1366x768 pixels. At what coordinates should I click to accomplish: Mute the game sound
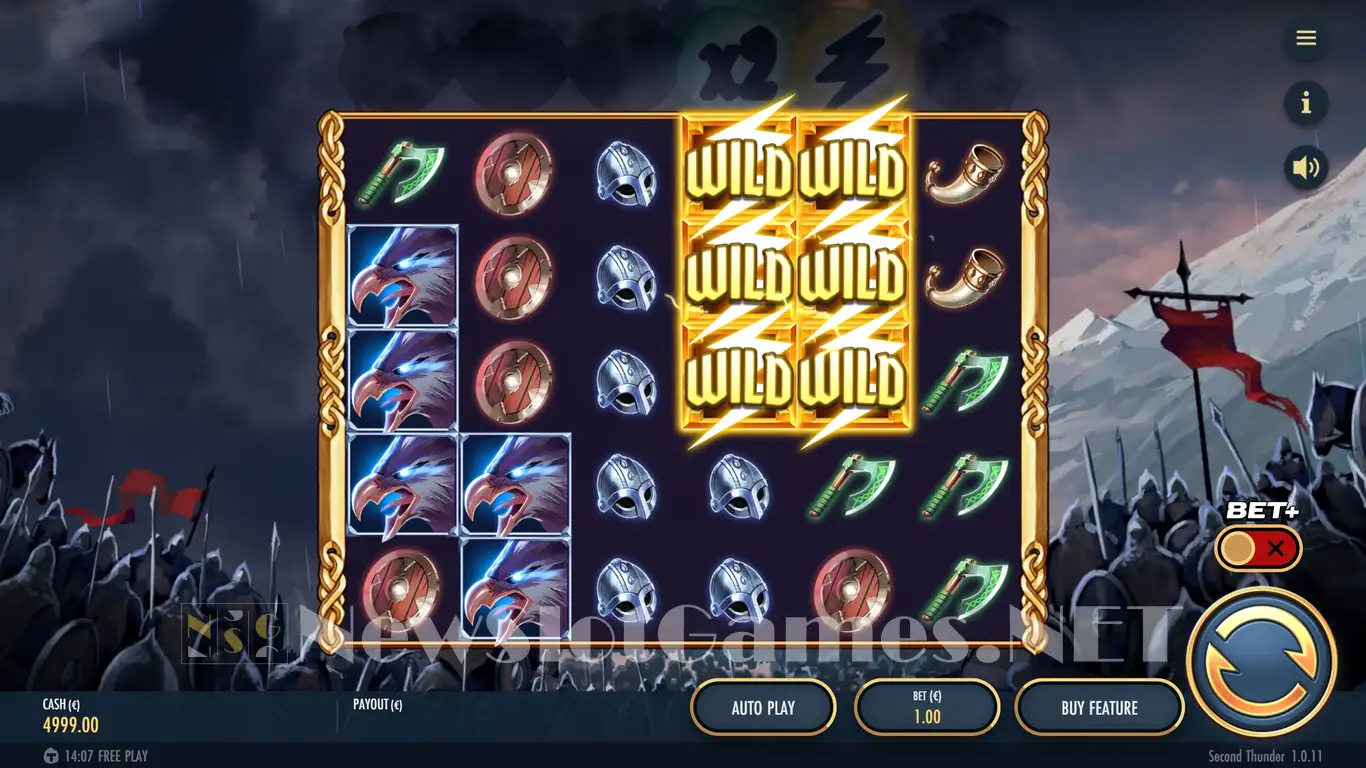pos(1306,167)
